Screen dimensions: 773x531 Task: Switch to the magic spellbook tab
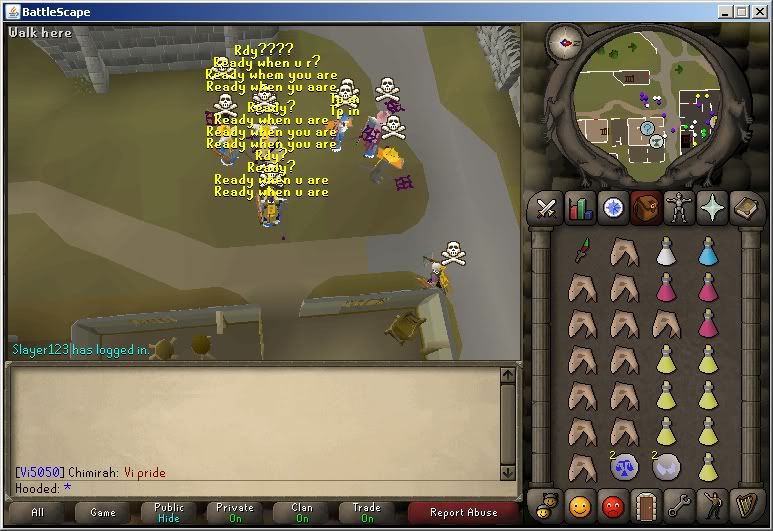click(745, 208)
